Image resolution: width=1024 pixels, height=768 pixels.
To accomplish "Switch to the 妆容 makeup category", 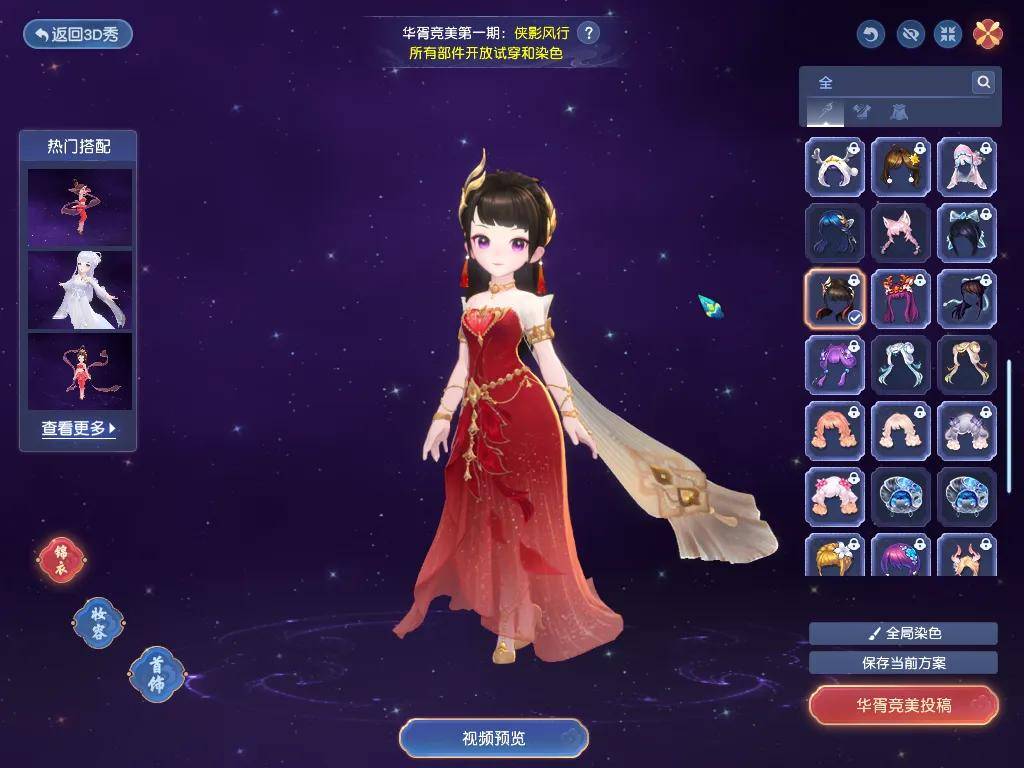I will (98, 622).
